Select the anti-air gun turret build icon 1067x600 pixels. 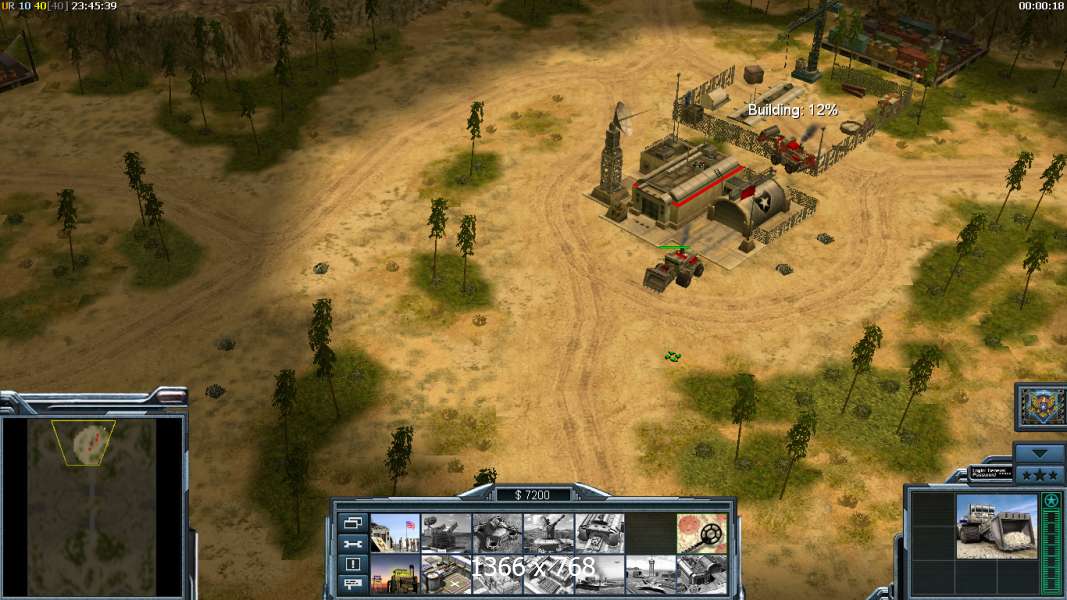tap(548, 533)
